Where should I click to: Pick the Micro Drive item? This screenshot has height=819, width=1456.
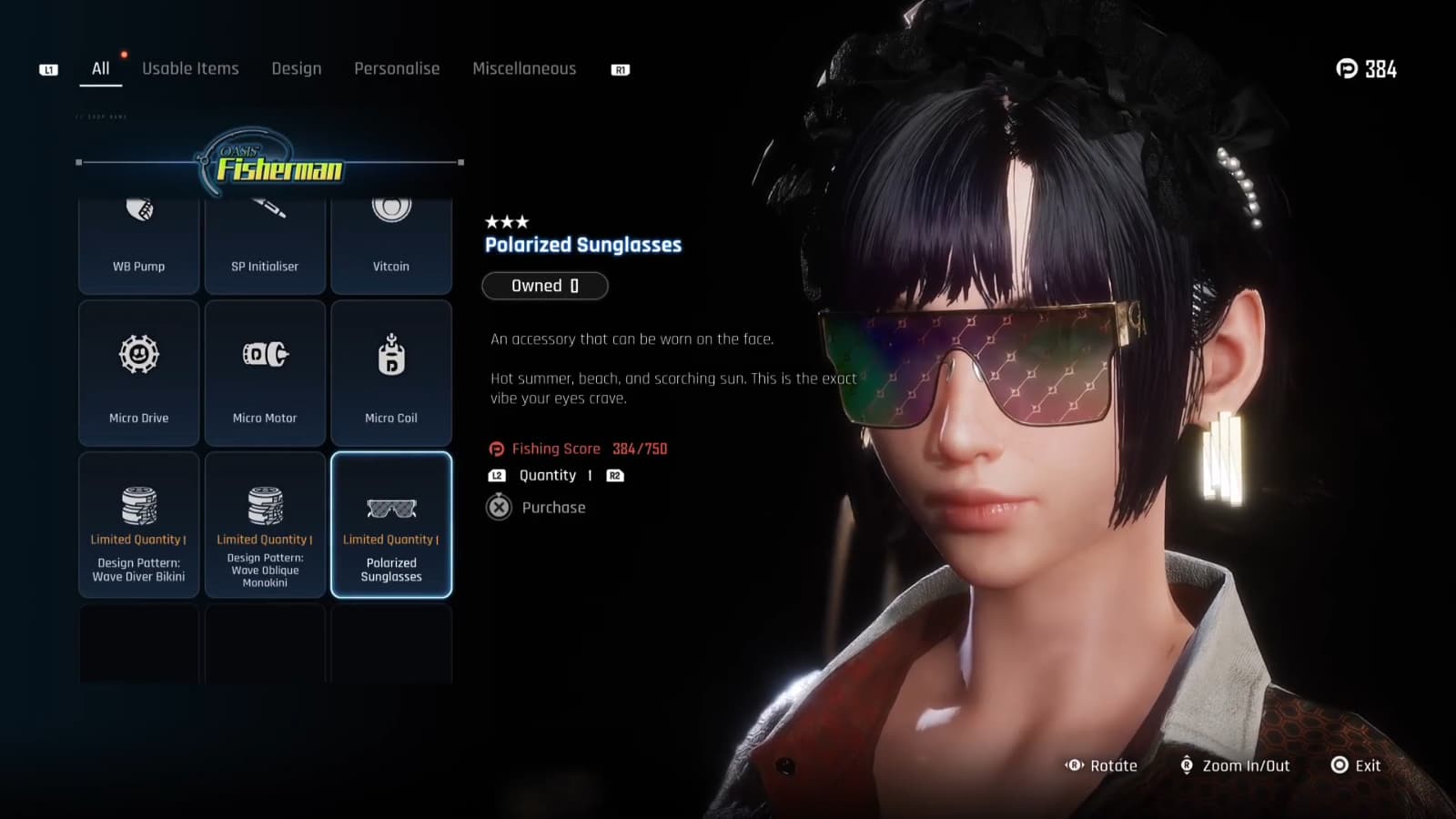[138, 373]
